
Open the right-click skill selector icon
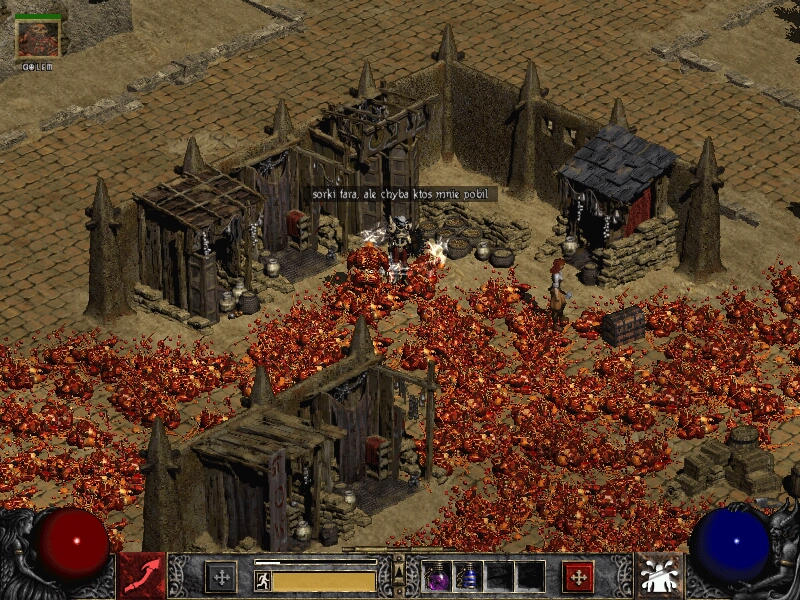pos(659,576)
